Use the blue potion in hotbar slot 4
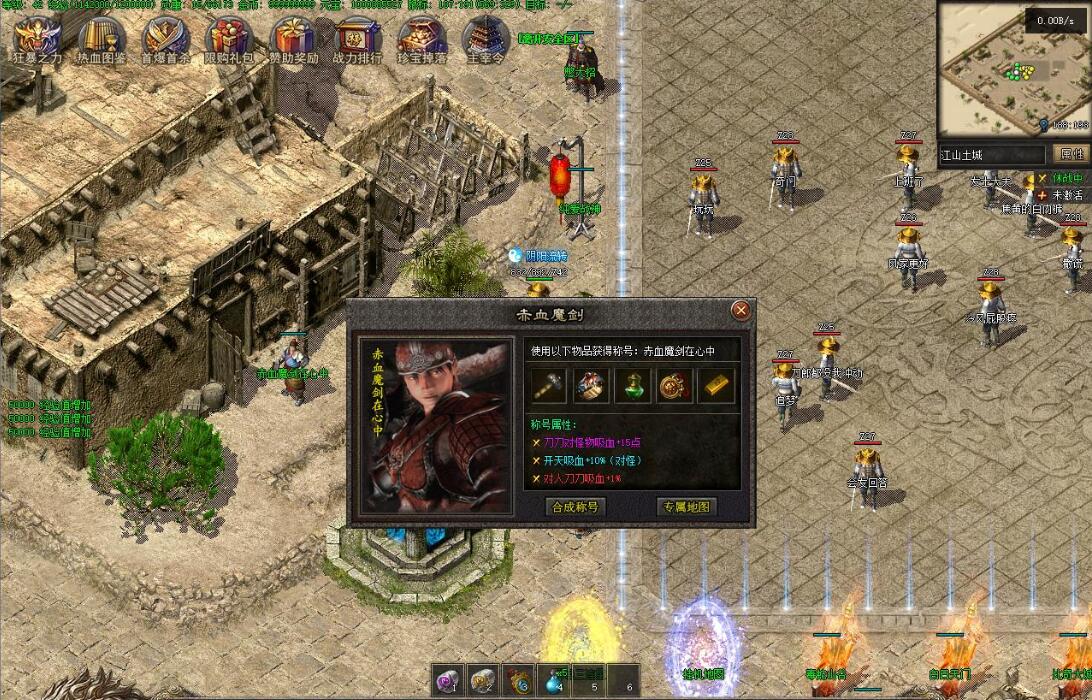The image size is (1092, 700). point(553,680)
